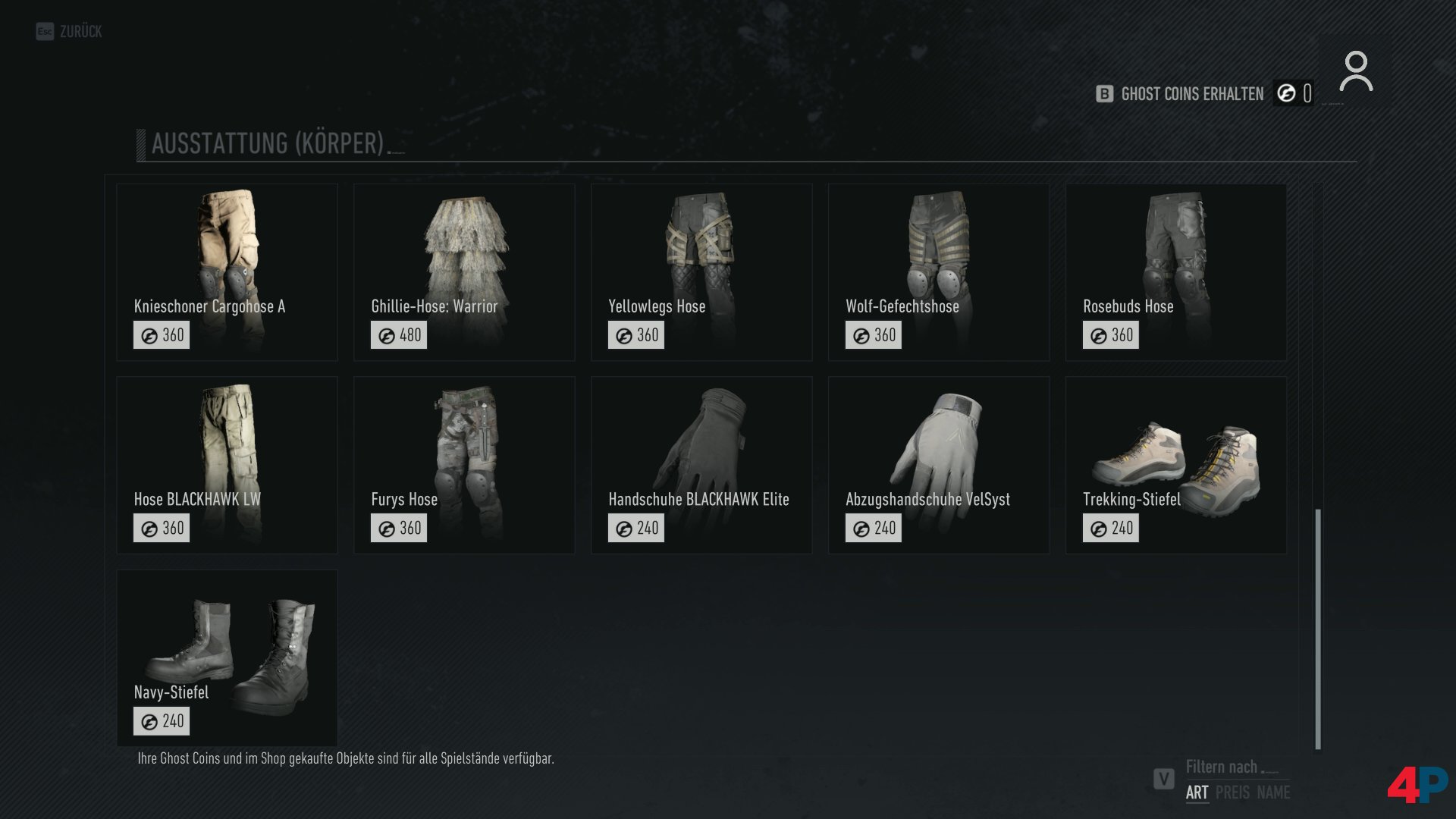Sort items by NAME filter

[1273, 792]
